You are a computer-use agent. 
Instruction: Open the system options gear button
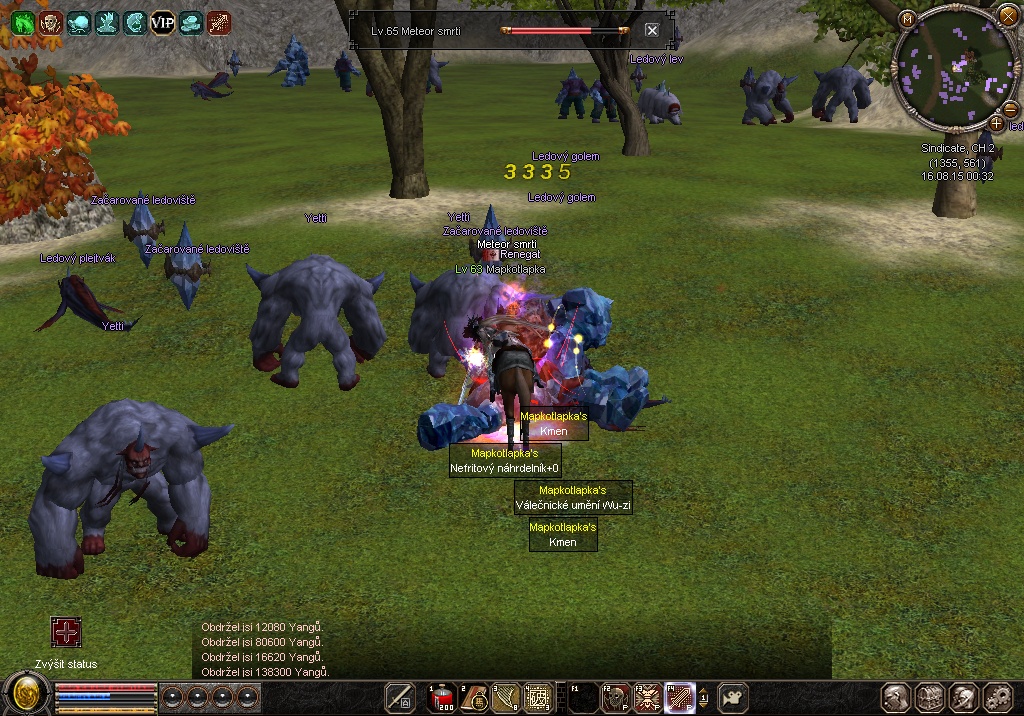point(998,697)
